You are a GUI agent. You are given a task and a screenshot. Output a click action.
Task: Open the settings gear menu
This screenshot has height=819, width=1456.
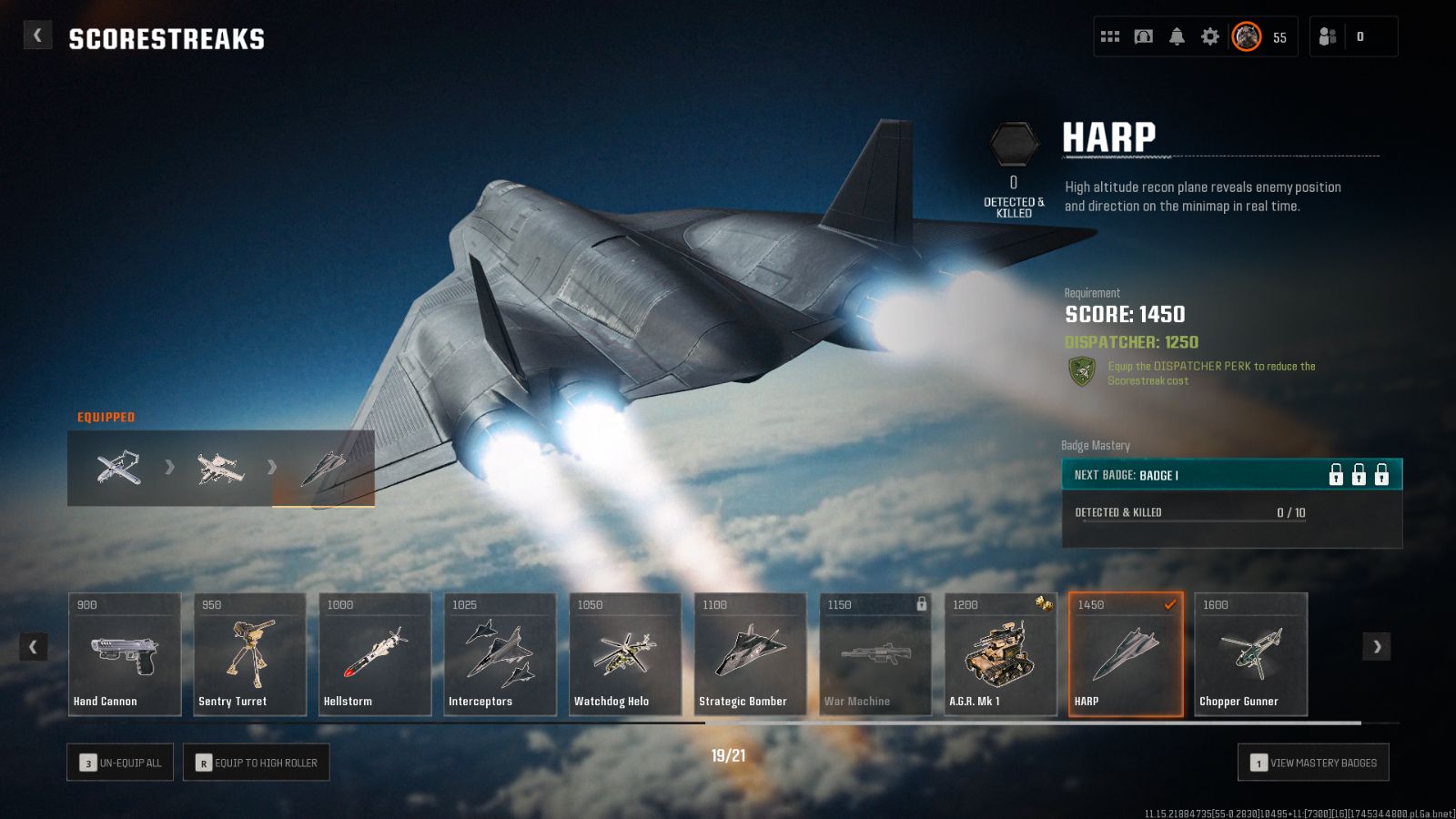click(1209, 35)
